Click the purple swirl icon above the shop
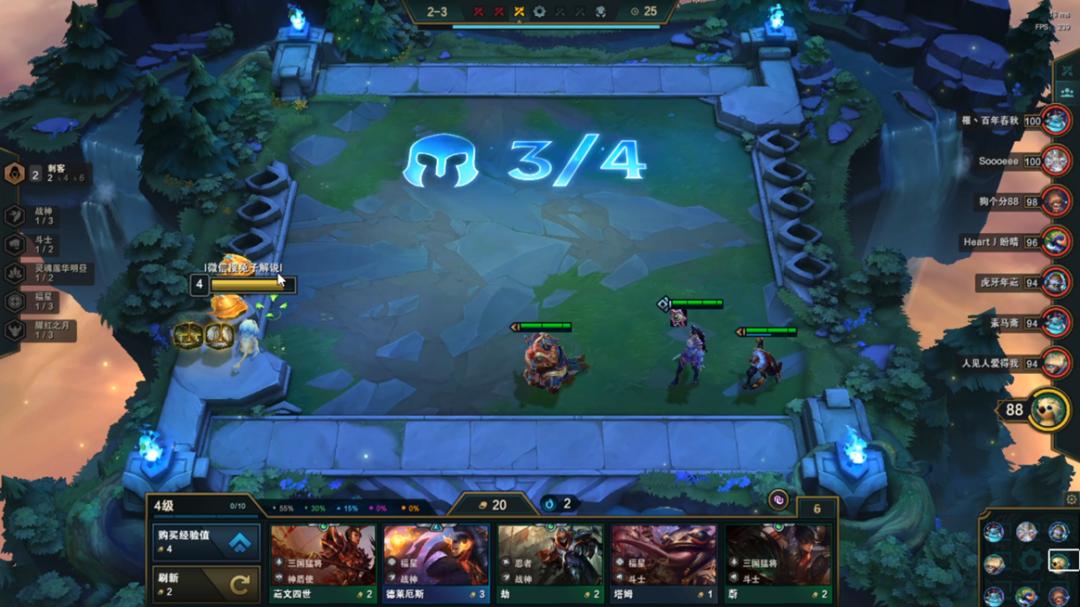1080x607 pixels. click(x=778, y=501)
